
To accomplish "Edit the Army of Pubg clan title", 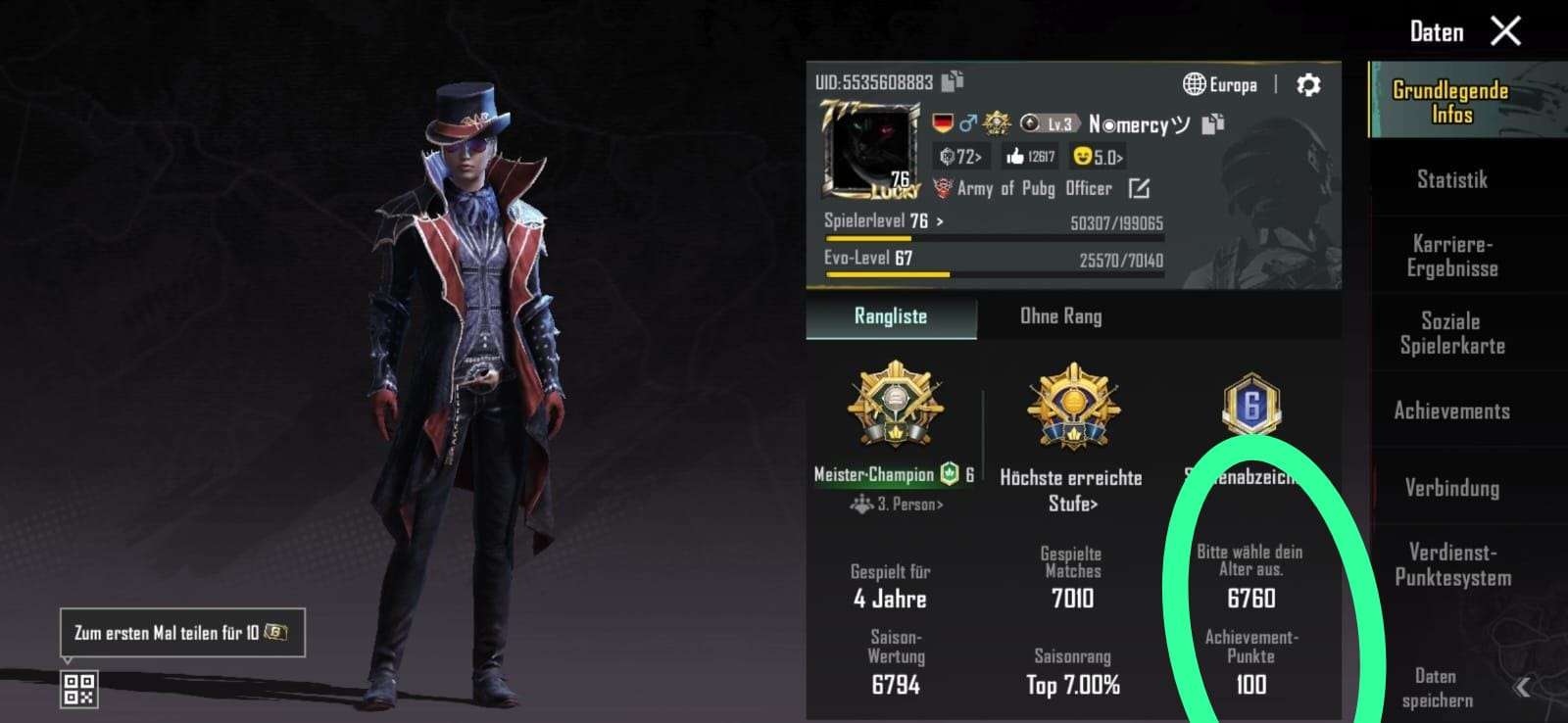I will (x=1138, y=188).
